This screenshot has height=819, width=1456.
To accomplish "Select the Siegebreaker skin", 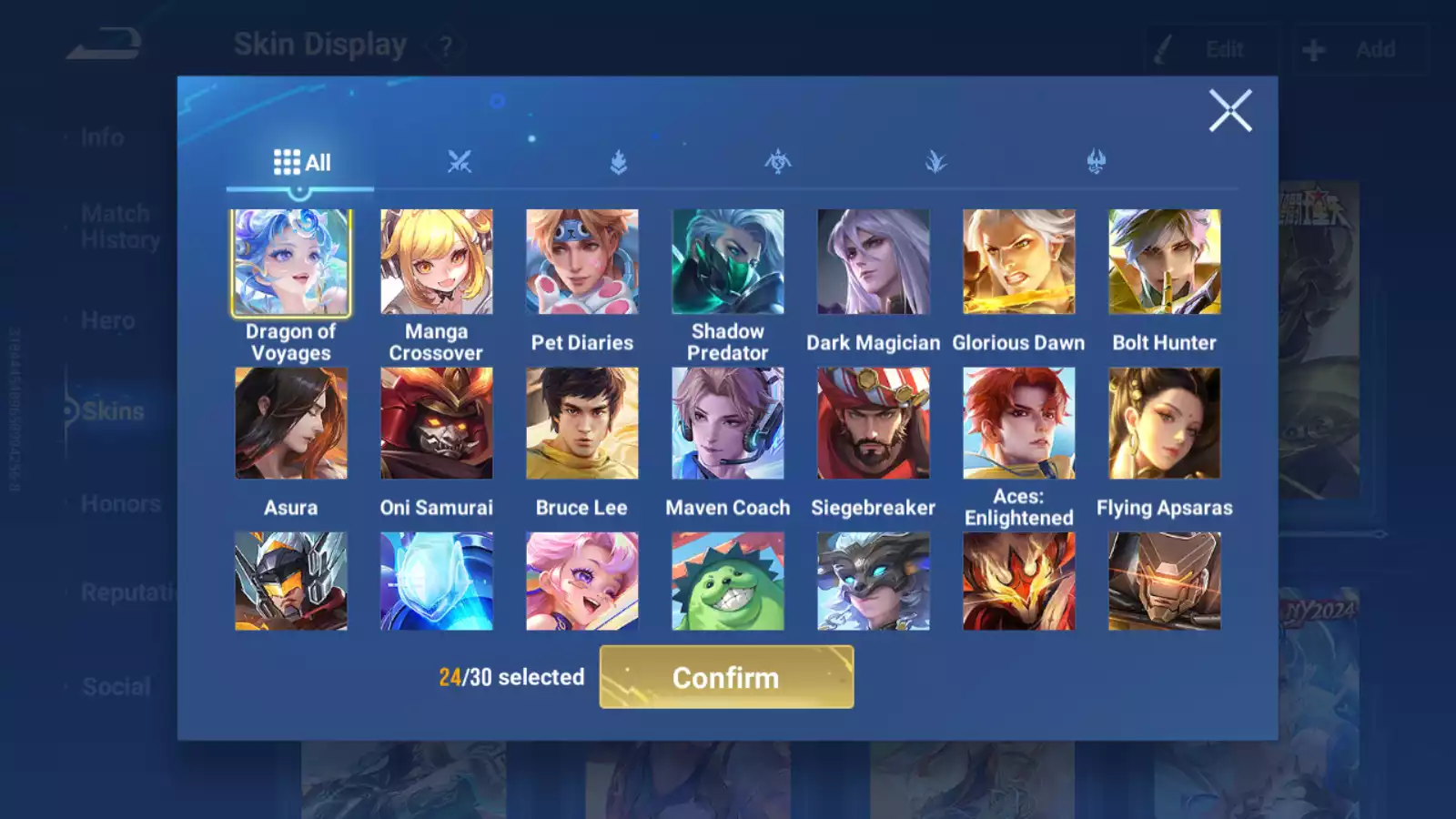I will click(x=874, y=423).
